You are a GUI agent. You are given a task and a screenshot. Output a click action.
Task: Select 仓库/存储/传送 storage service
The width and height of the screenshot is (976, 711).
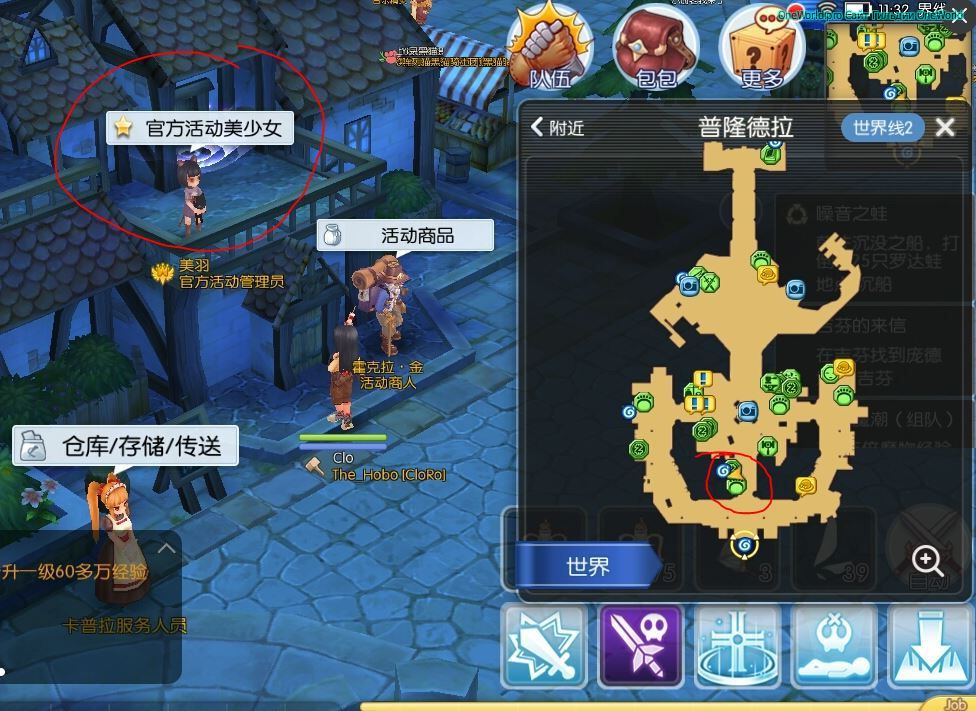126,446
